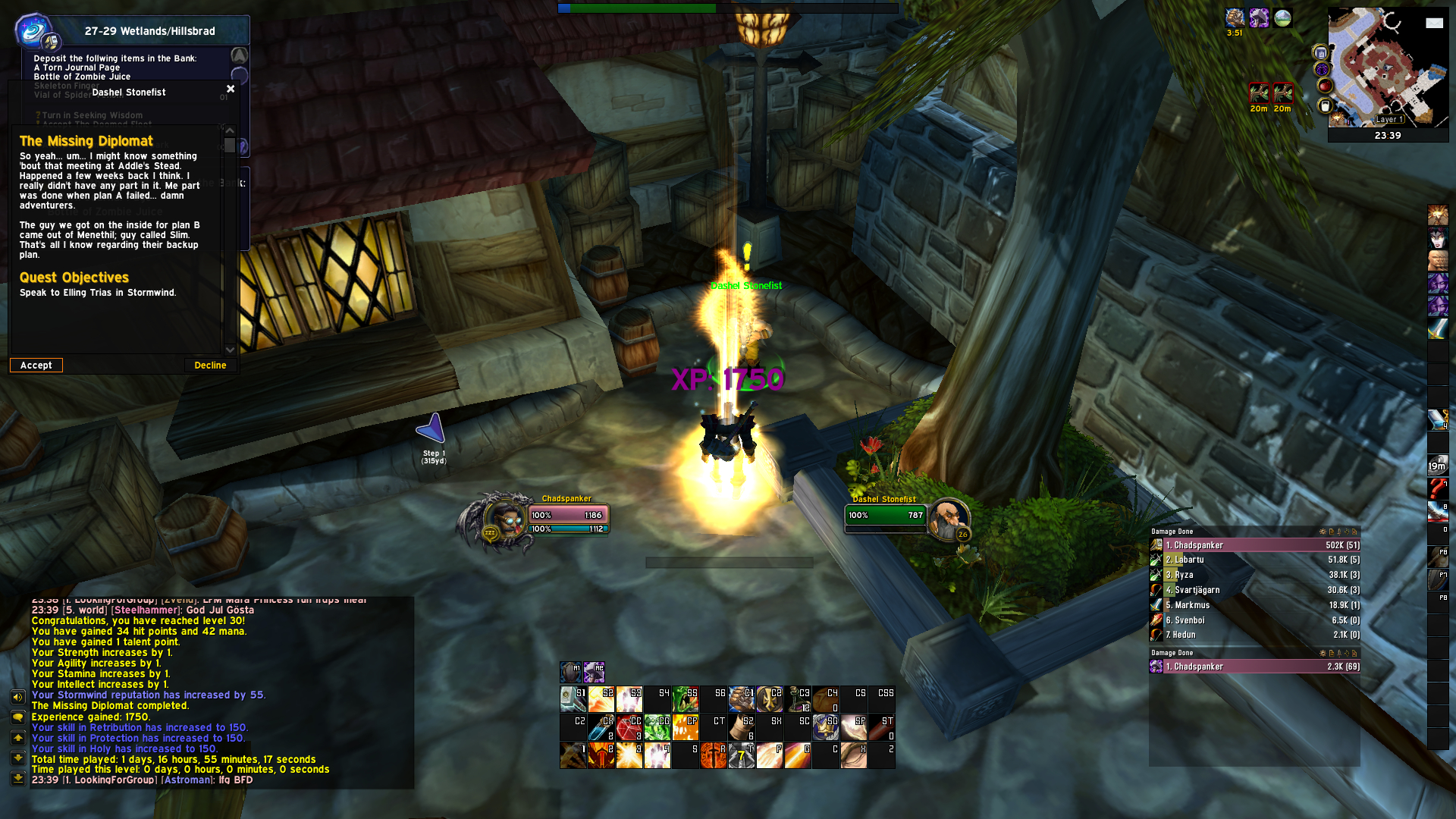Screen dimensions: 1456x819
Task: Use the red gem item
Action: [629, 727]
